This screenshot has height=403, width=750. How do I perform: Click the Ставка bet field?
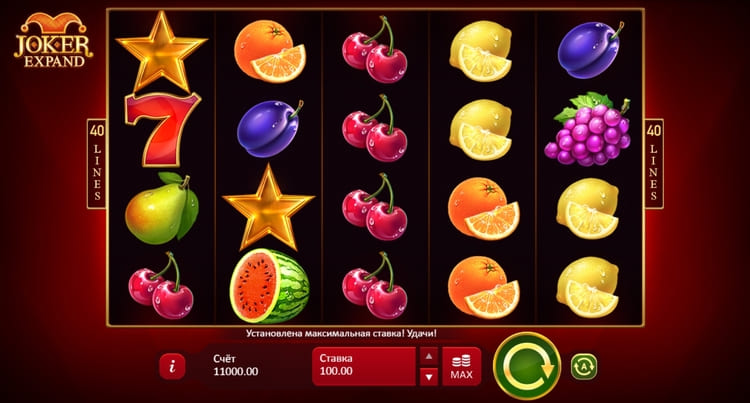pos(363,366)
